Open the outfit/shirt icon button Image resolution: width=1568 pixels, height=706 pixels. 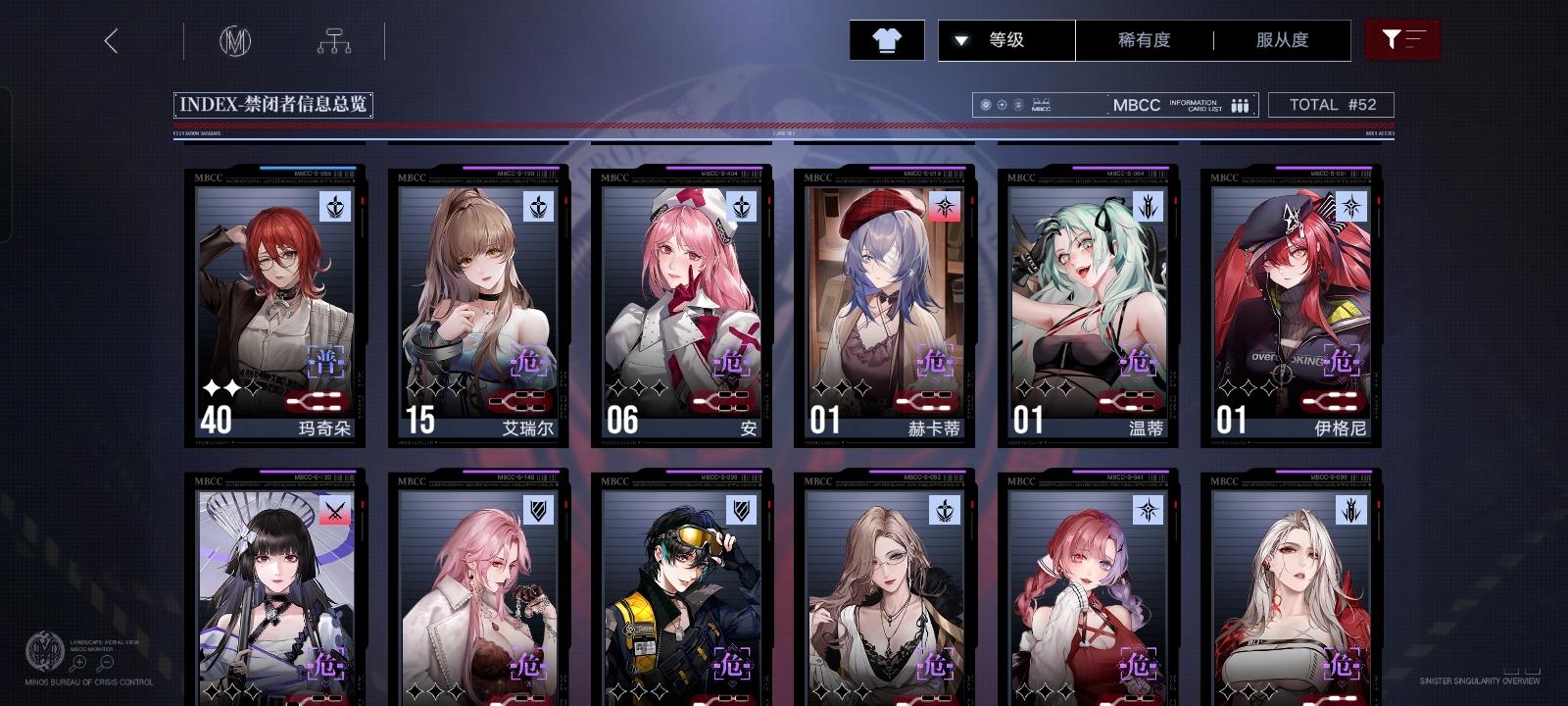(x=889, y=40)
